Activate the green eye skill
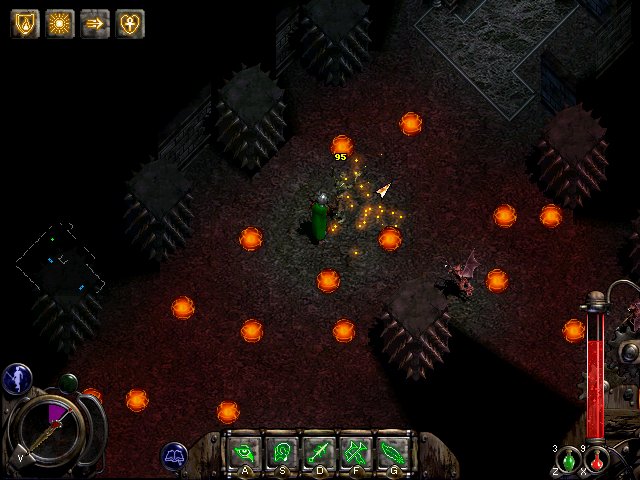This screenshot has height=480, width=640. [x=243, y=452]
